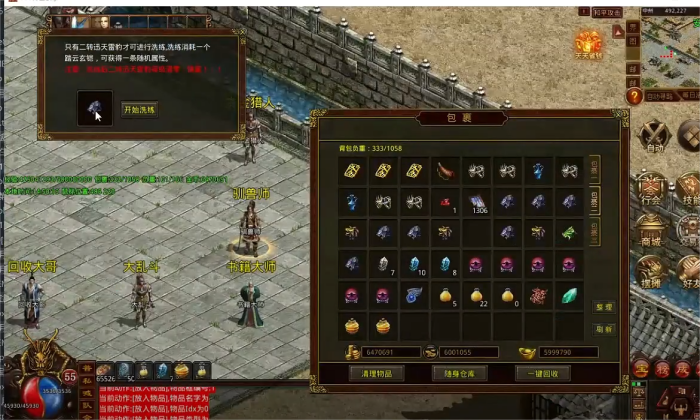
Task: Select the green leaf gem slot
Action: point(569,296)
